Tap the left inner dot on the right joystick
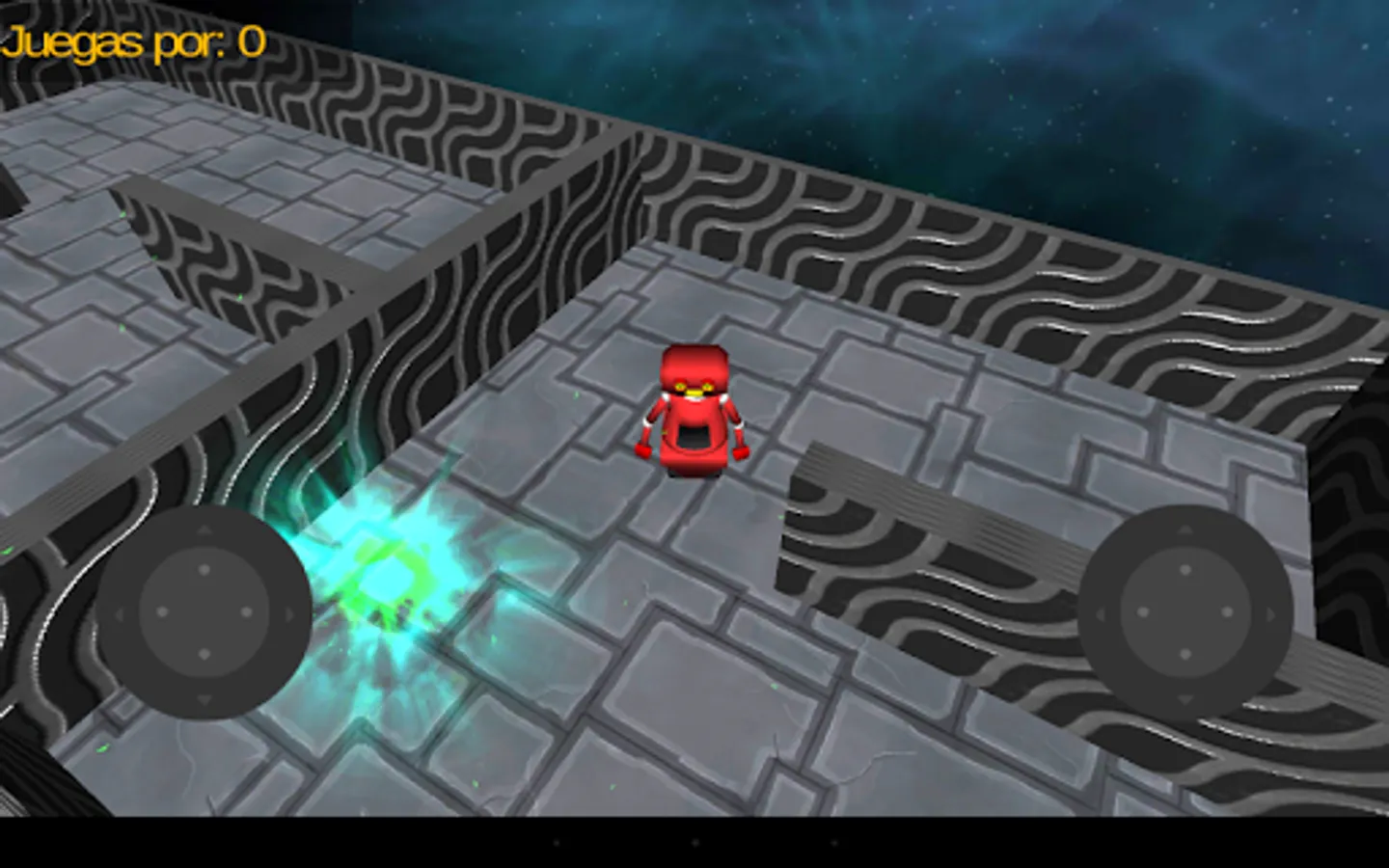This screenshot has width=1389, height=868. tap(1142, 612)
